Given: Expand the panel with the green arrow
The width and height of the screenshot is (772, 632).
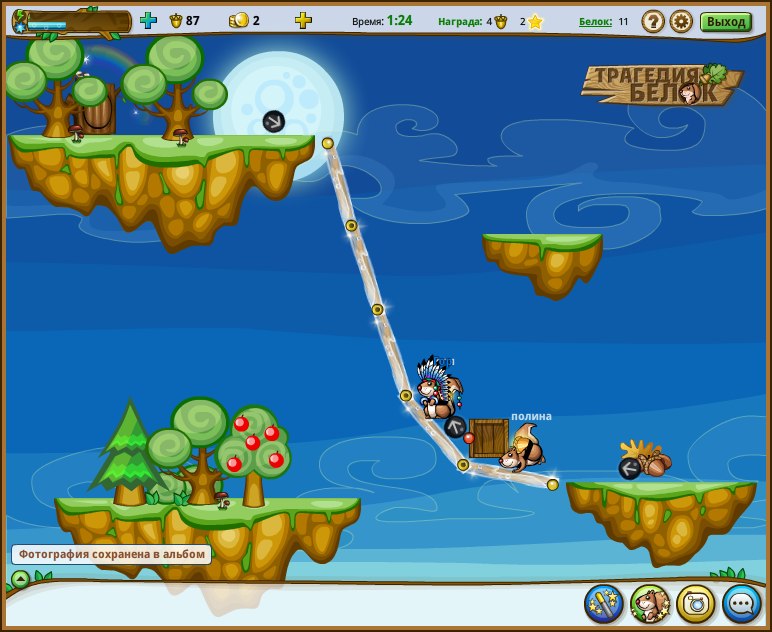Looking at the screenshot, I should [20, 578].
